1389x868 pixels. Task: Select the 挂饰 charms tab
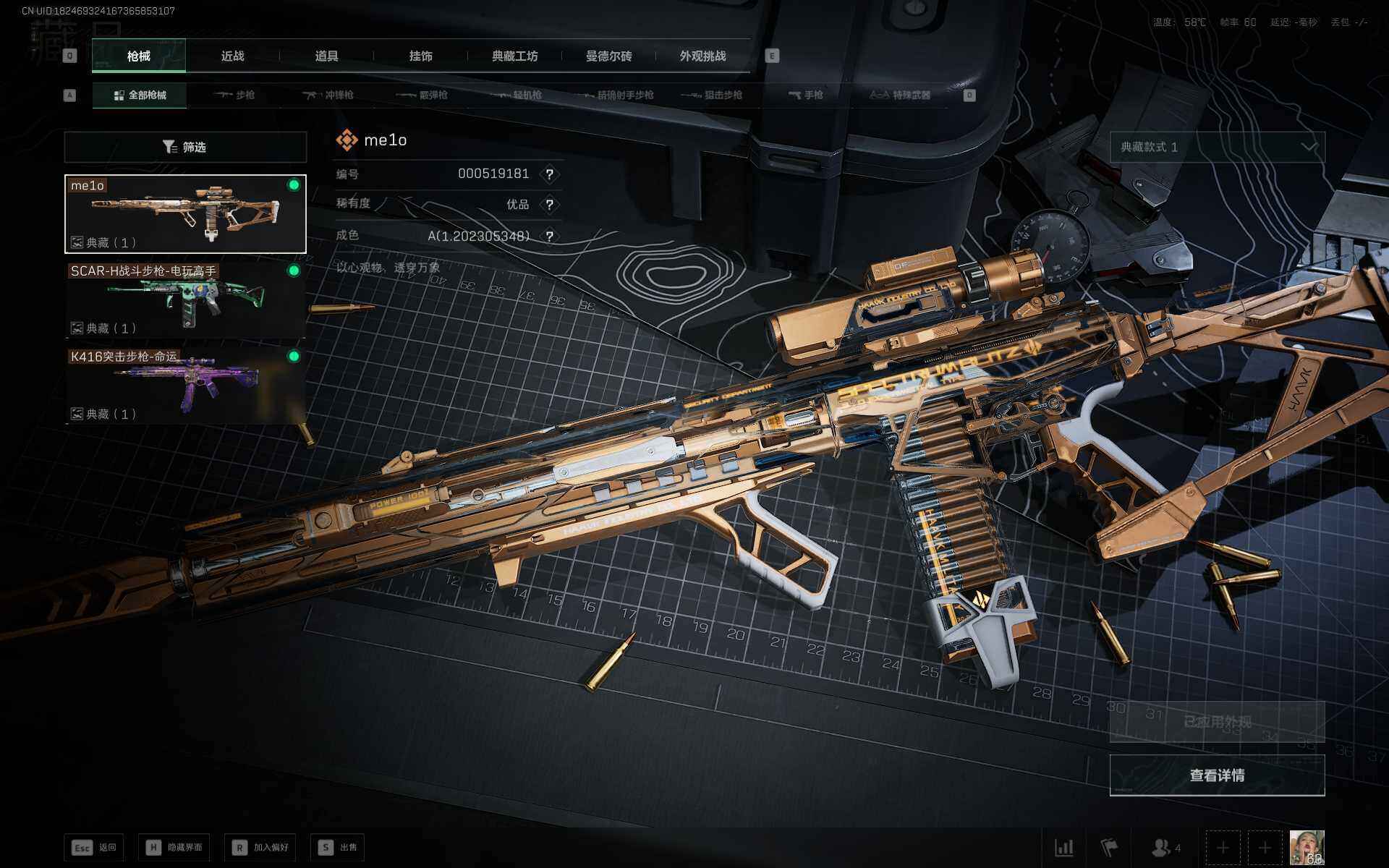420,56
